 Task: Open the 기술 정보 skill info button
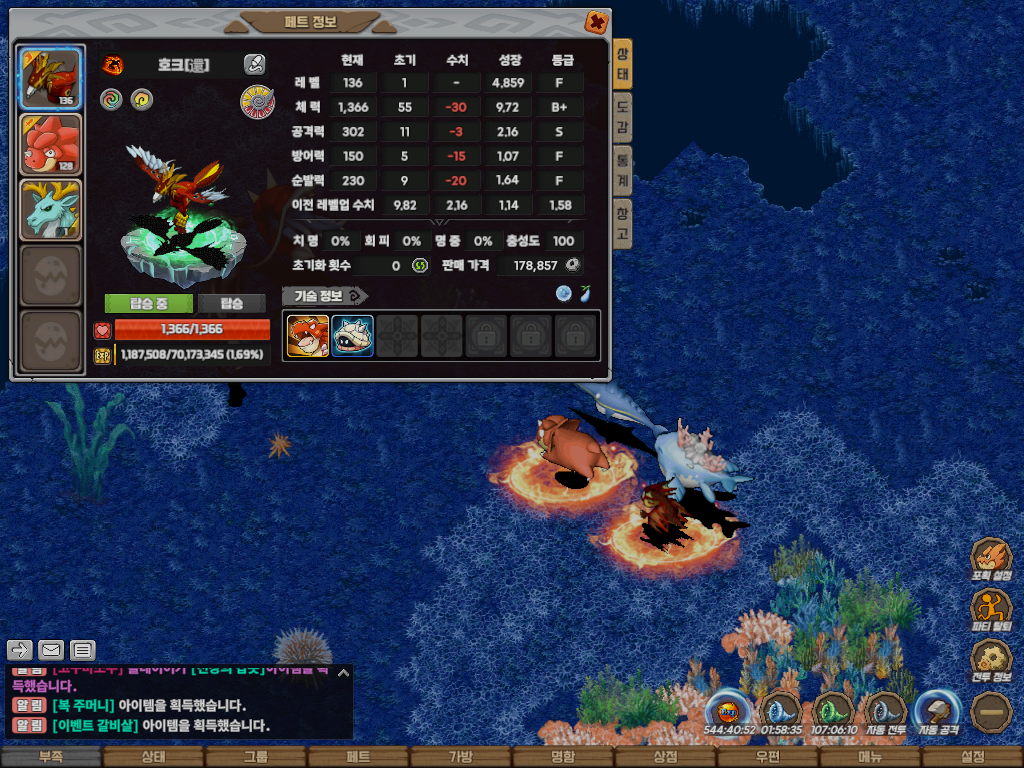pyautogui.click(x=324, y=296)
